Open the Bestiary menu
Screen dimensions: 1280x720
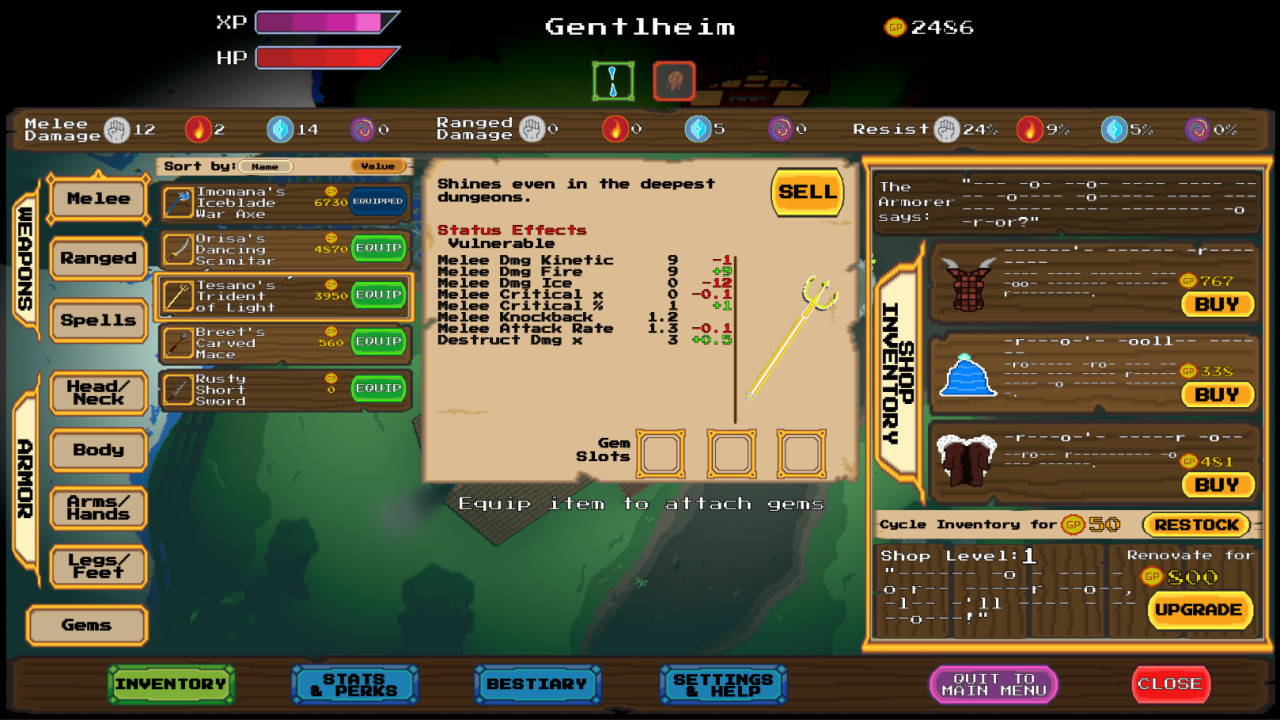click(x=538, y=684)
